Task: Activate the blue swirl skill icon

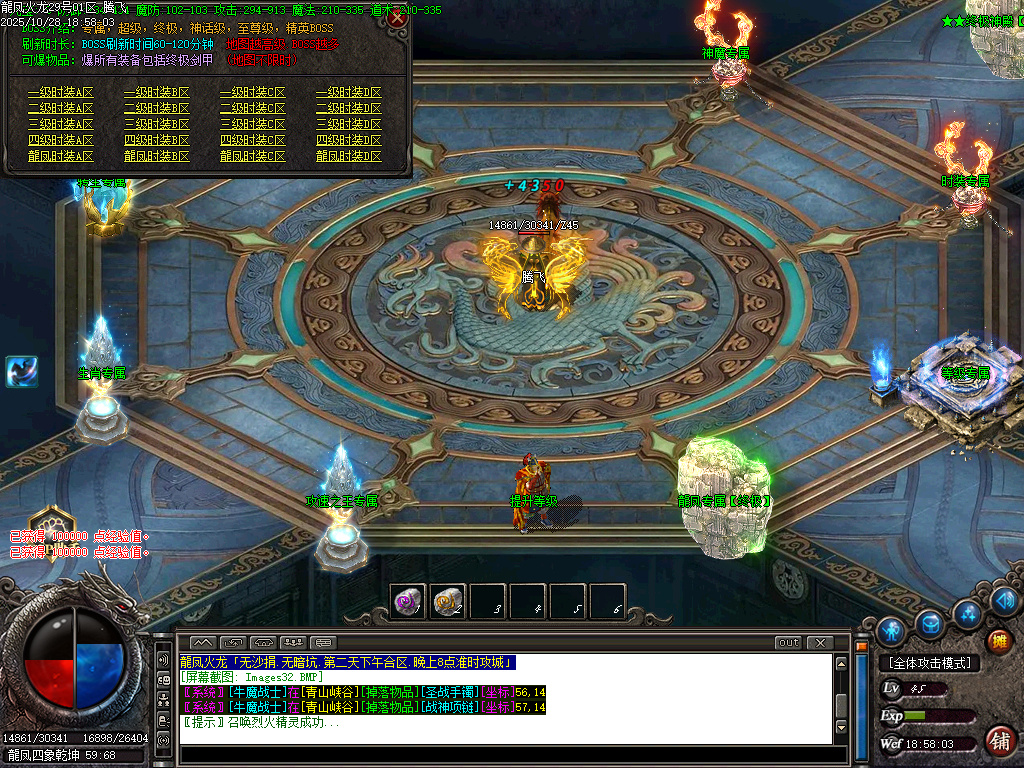Action: coord(21,371)
